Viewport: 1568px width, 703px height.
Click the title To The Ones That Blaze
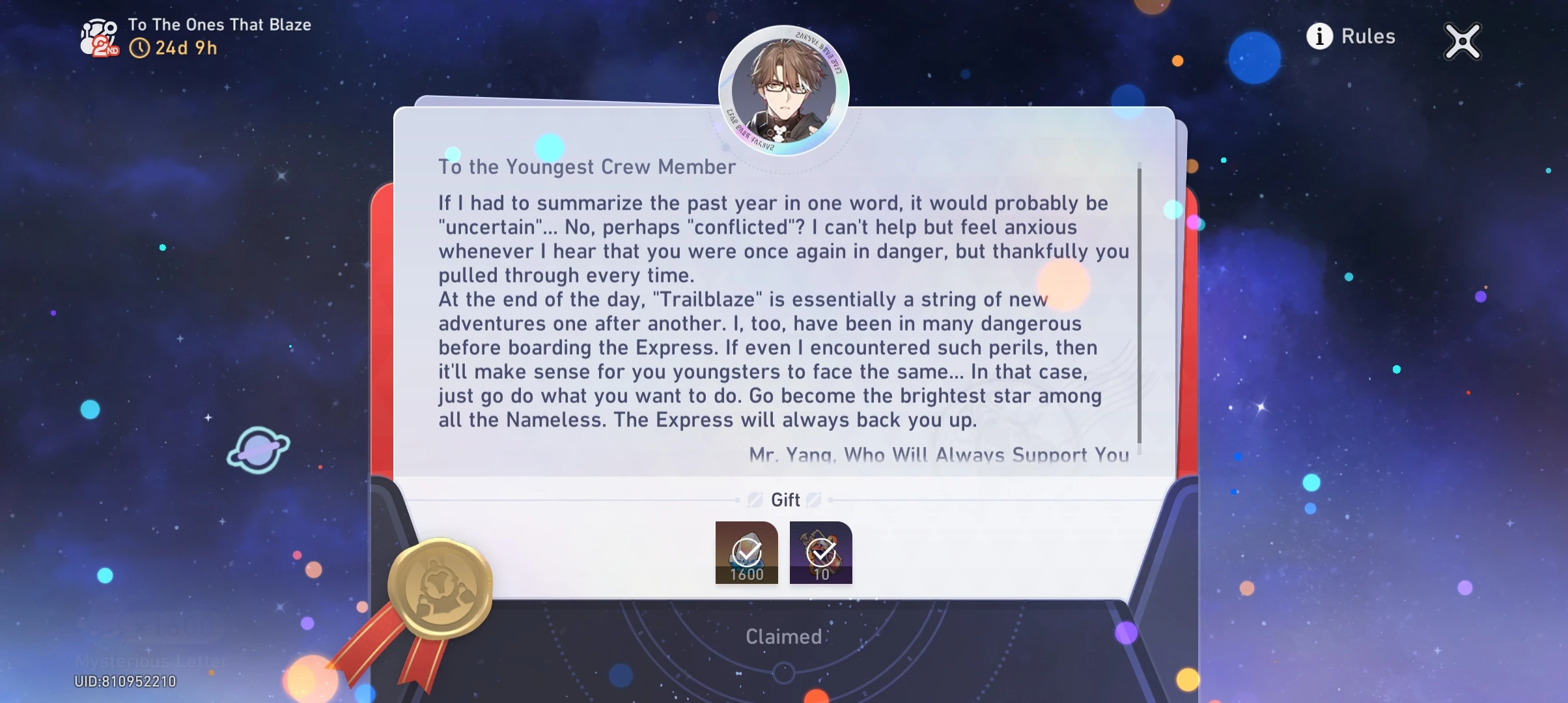tap(220, 25)
